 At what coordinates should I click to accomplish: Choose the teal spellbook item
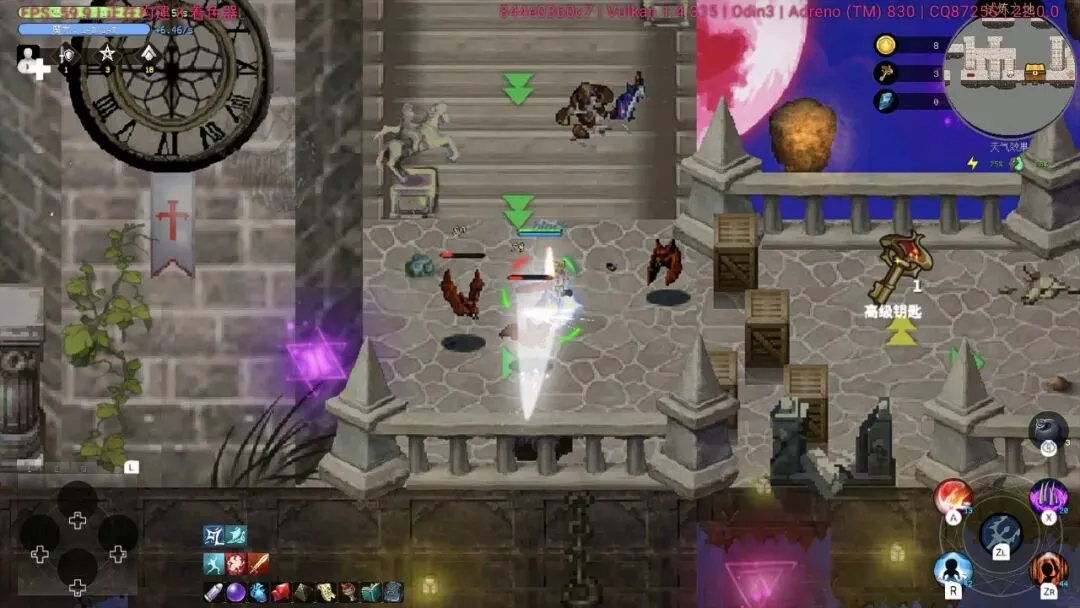[x=370, y=592]
